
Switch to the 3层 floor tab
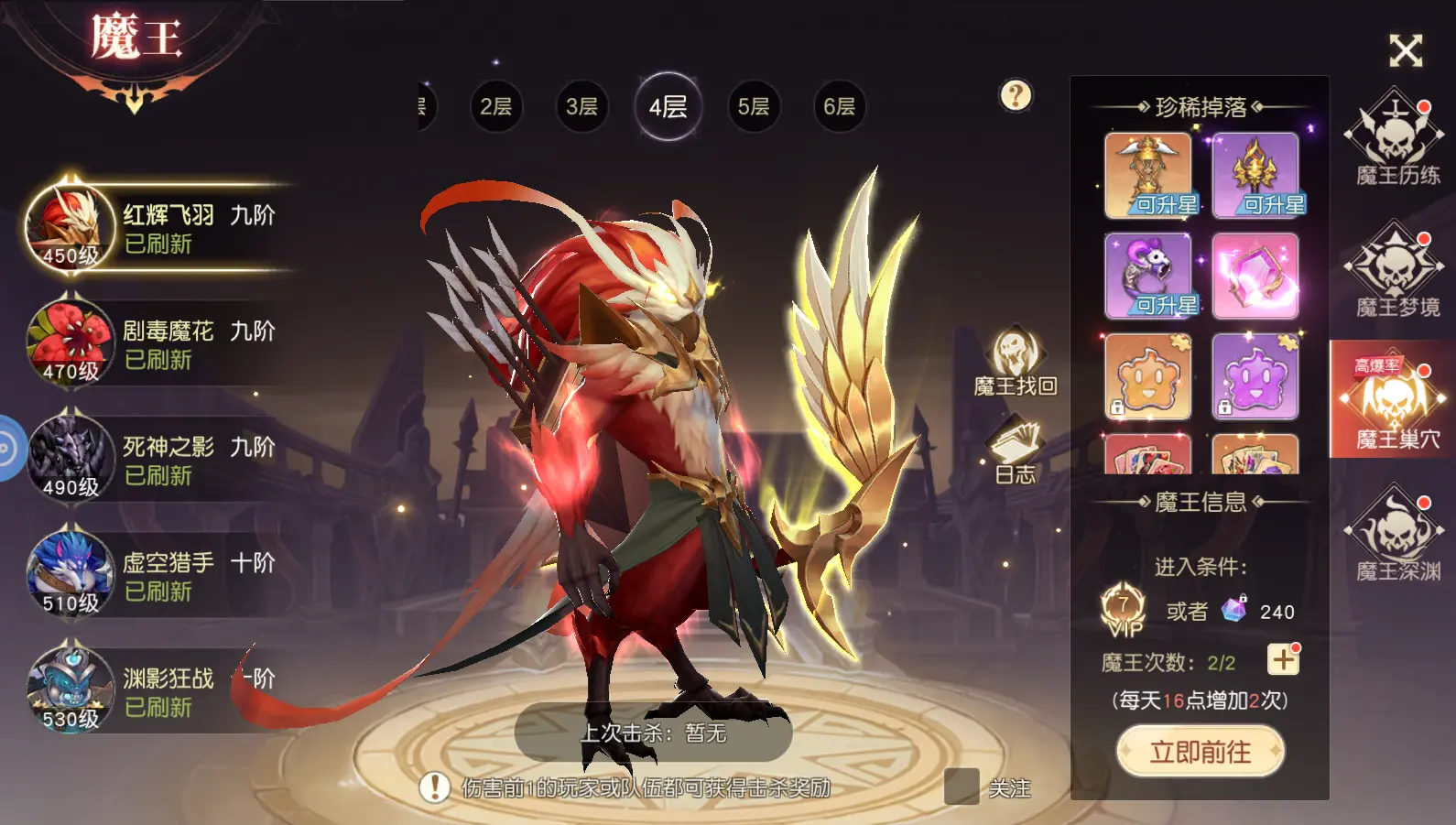(581, 106)
